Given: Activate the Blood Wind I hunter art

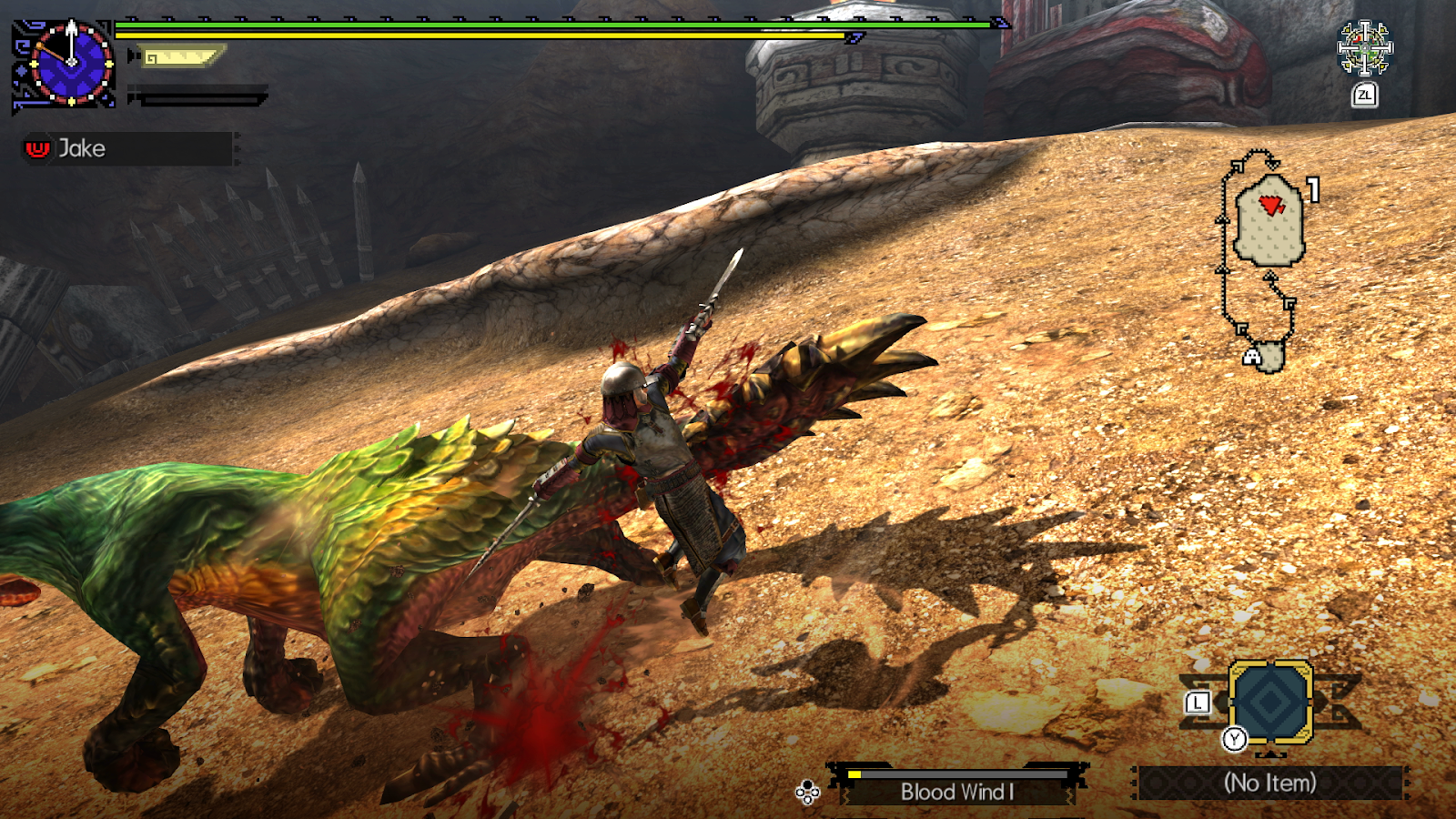Looking at the screenshot, I should 960,792.
